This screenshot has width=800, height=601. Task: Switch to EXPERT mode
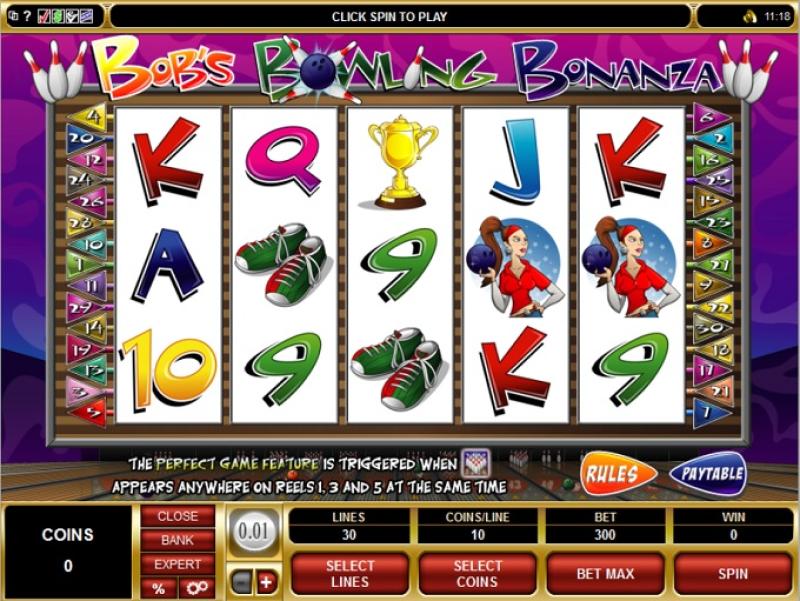point(177,564)
